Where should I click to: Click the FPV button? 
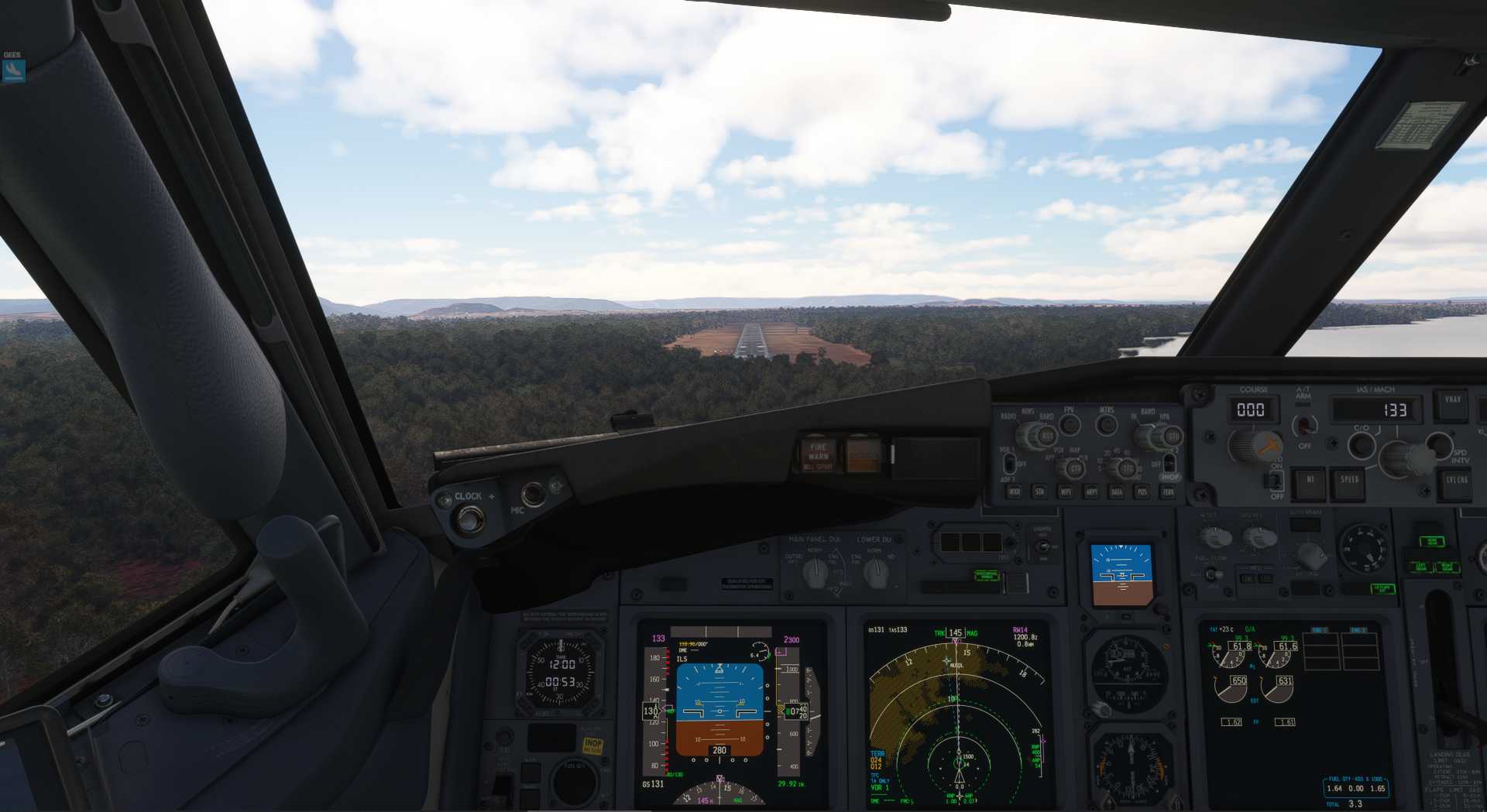pos(1070,425)
